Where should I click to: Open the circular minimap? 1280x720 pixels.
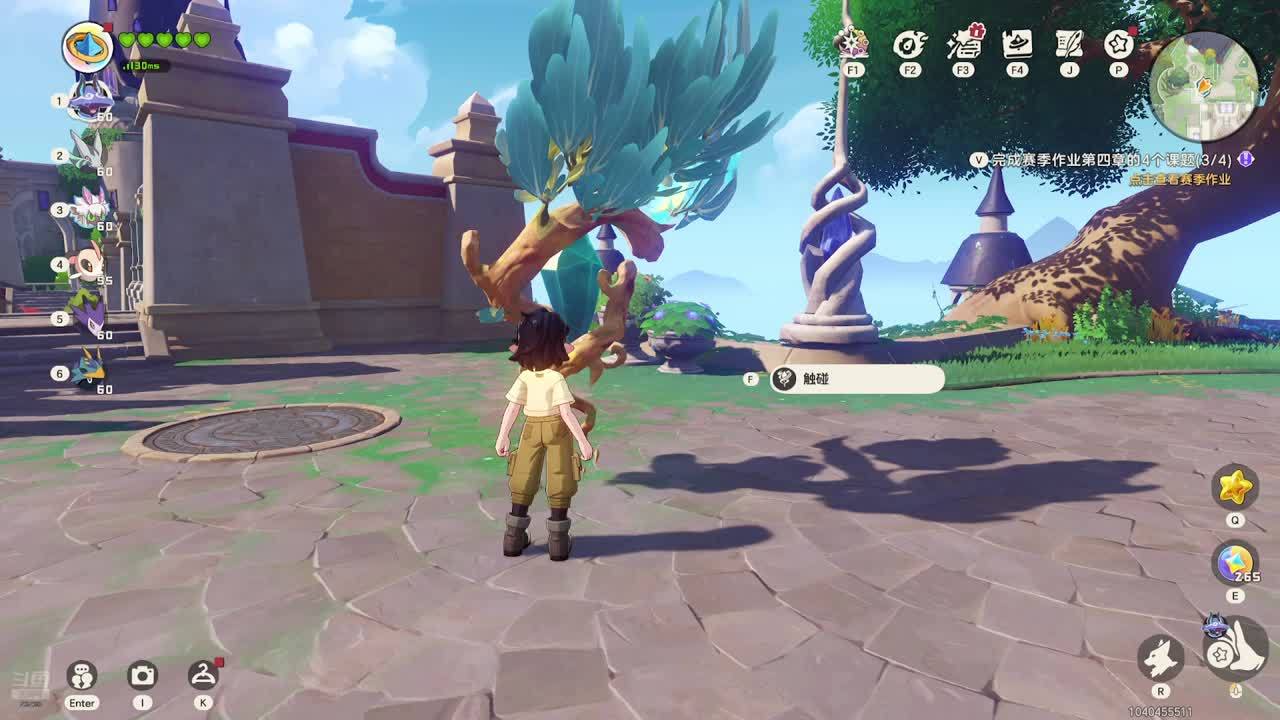[x=1203, y=86]
